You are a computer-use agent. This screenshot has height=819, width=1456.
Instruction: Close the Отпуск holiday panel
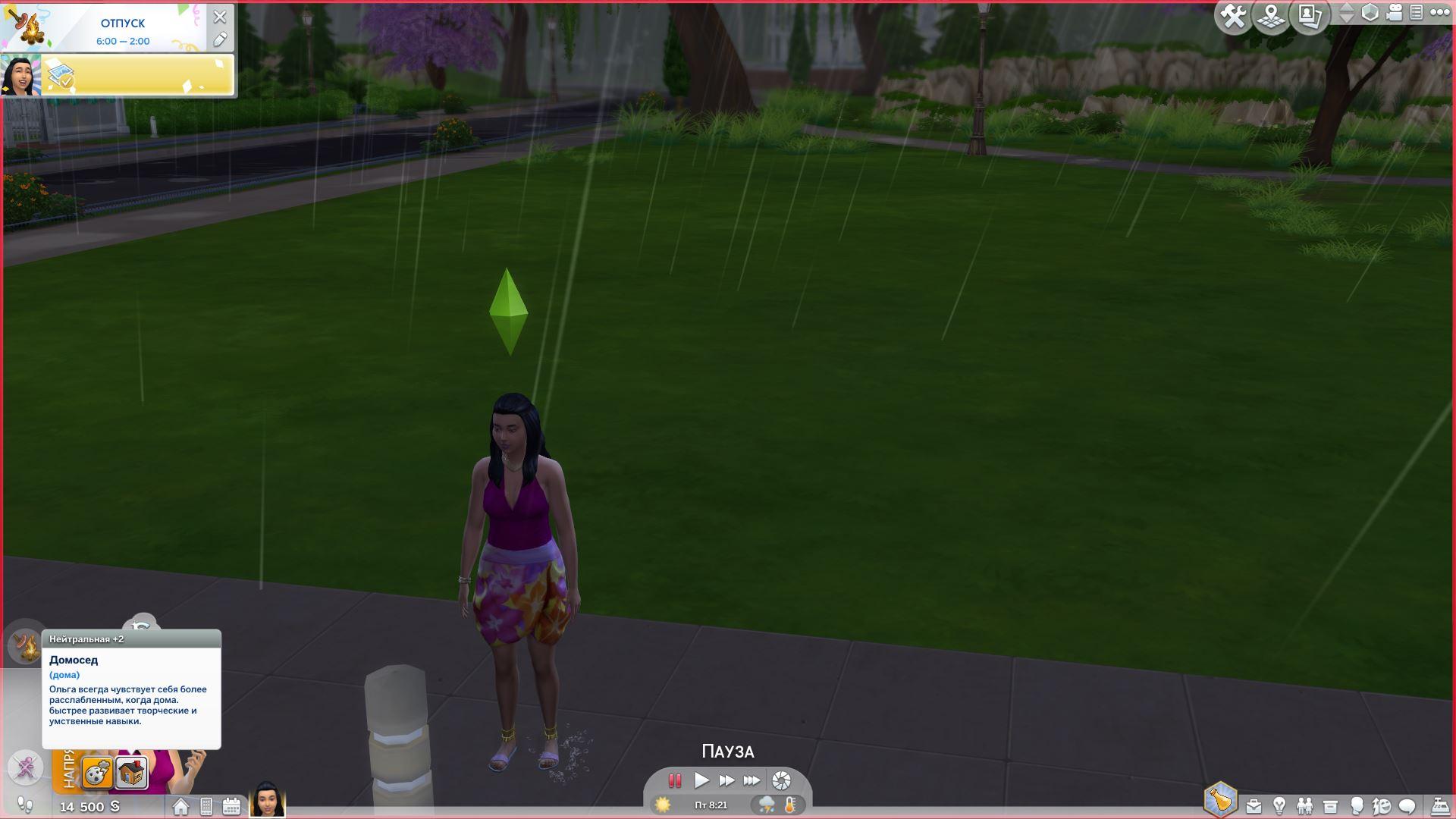[220, 17]
